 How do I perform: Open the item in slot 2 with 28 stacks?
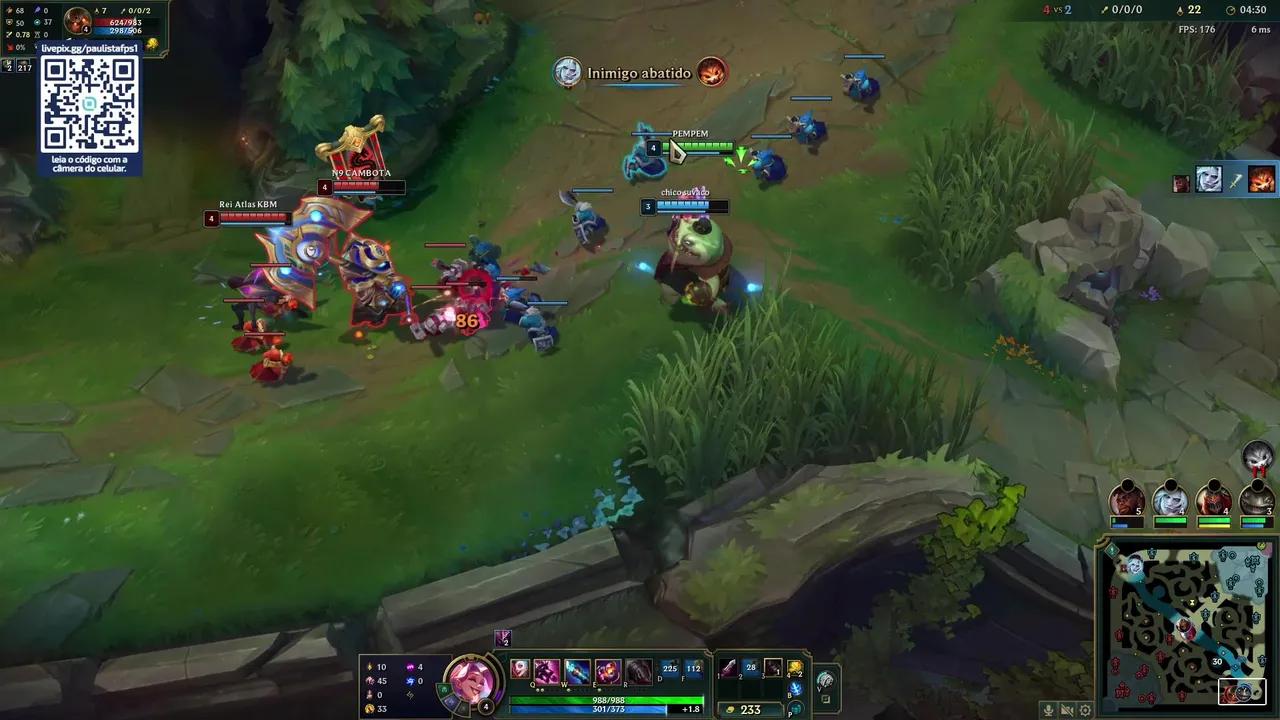click(750, 667)
